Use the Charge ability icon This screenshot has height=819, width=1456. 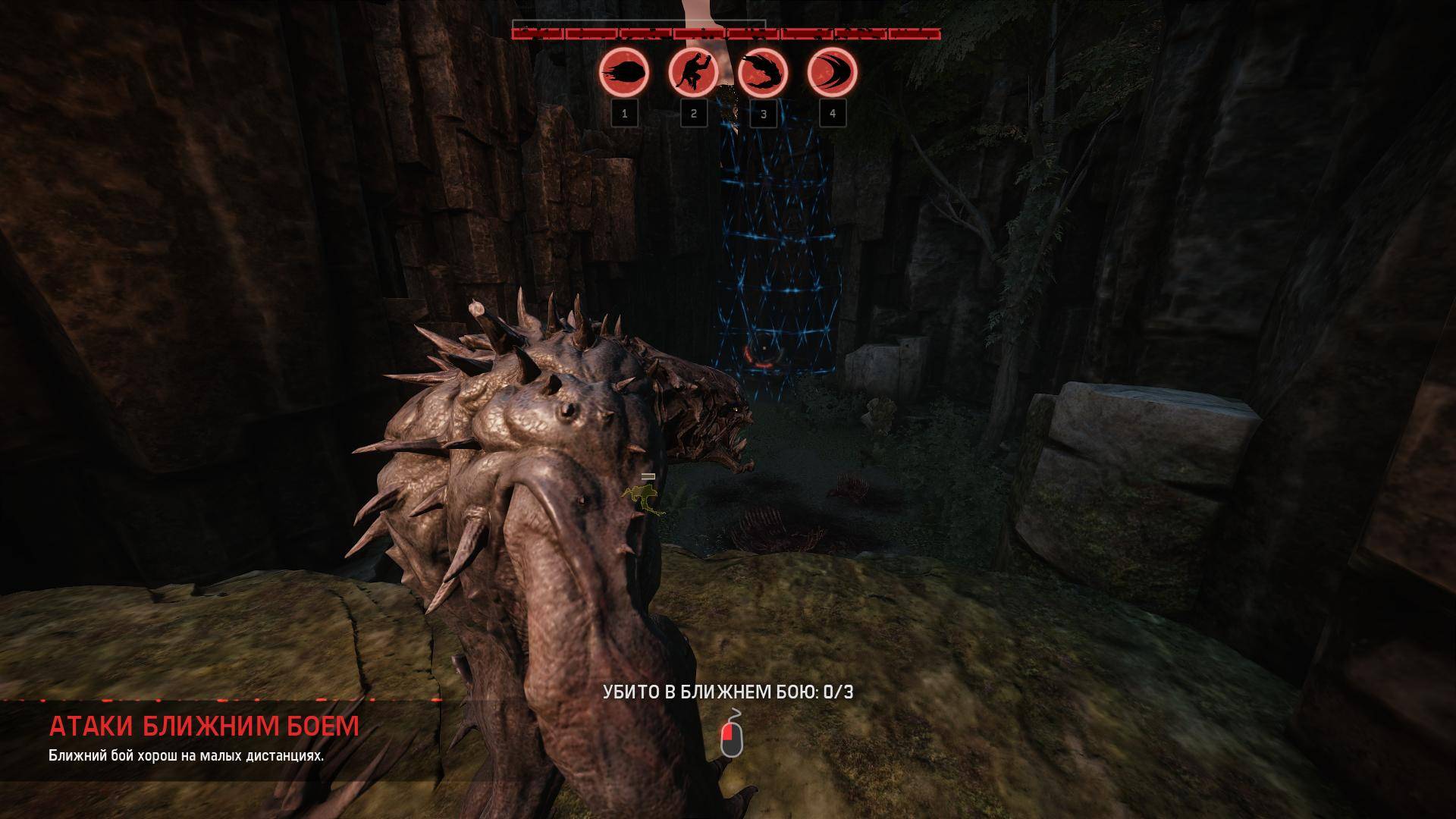832,74
